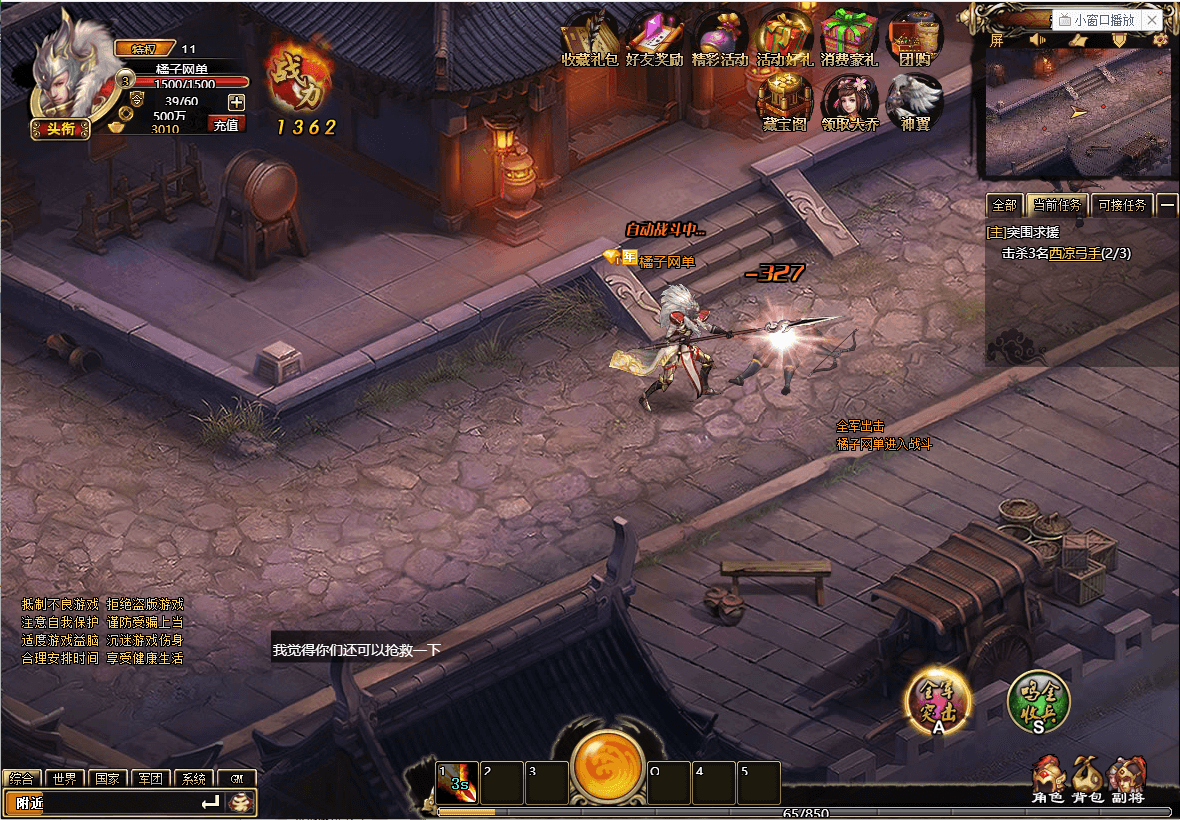Switch to the 全部 quest tab
Image resolution: width=1180 pixels, height=820 pixels.
click(x=1003, y=205)
